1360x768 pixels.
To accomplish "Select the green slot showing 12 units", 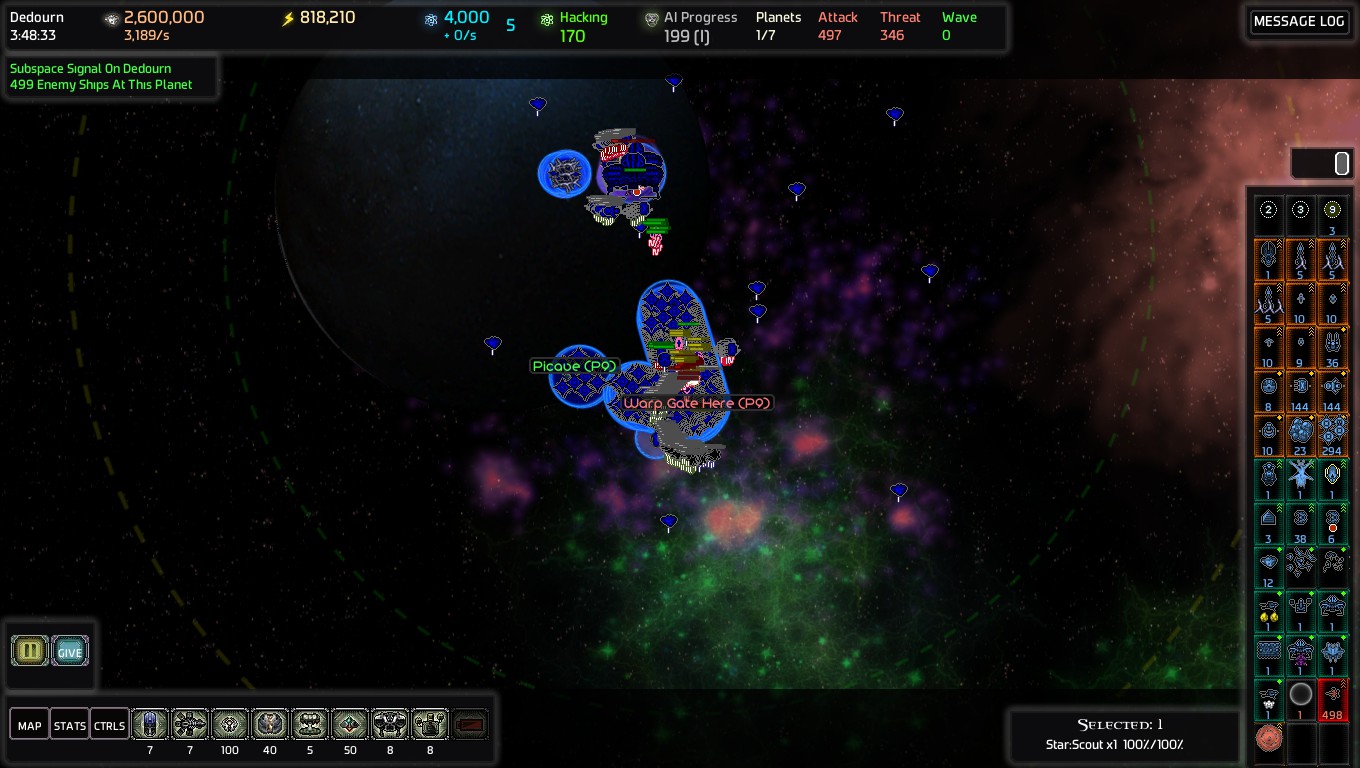I will [x=1269, y=567].
